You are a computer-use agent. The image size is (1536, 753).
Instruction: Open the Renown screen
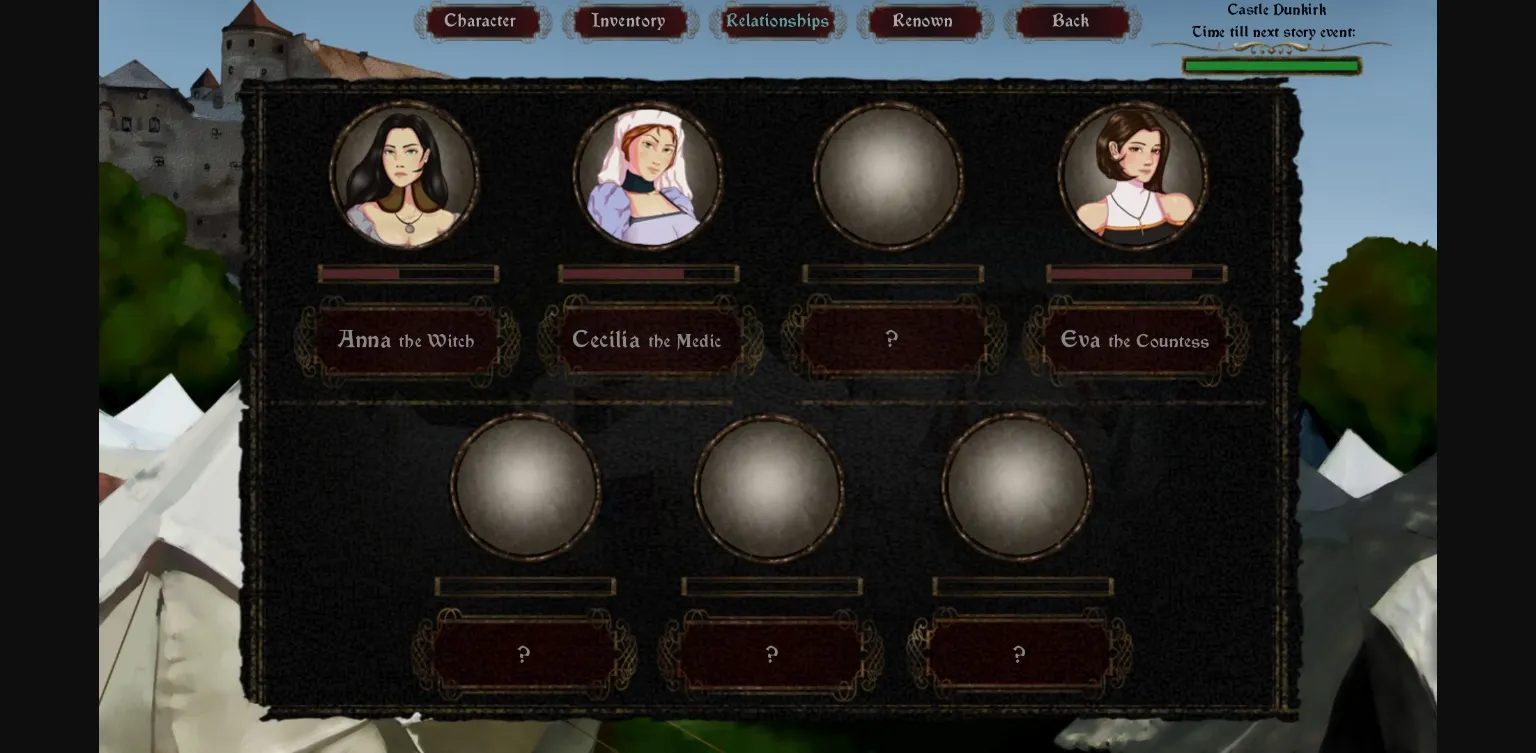point(922,20)
